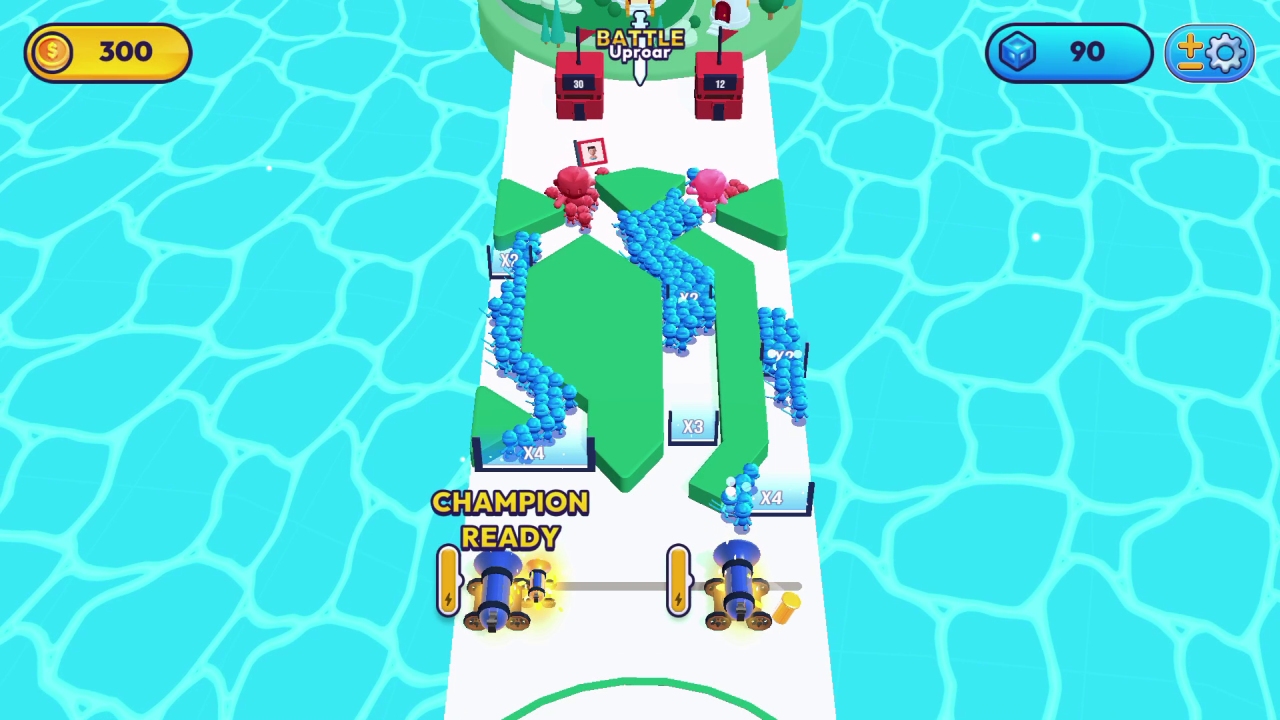Tap the gold coin currency icon
This screenshot has width=1280, height=720.
pos(52,52)
